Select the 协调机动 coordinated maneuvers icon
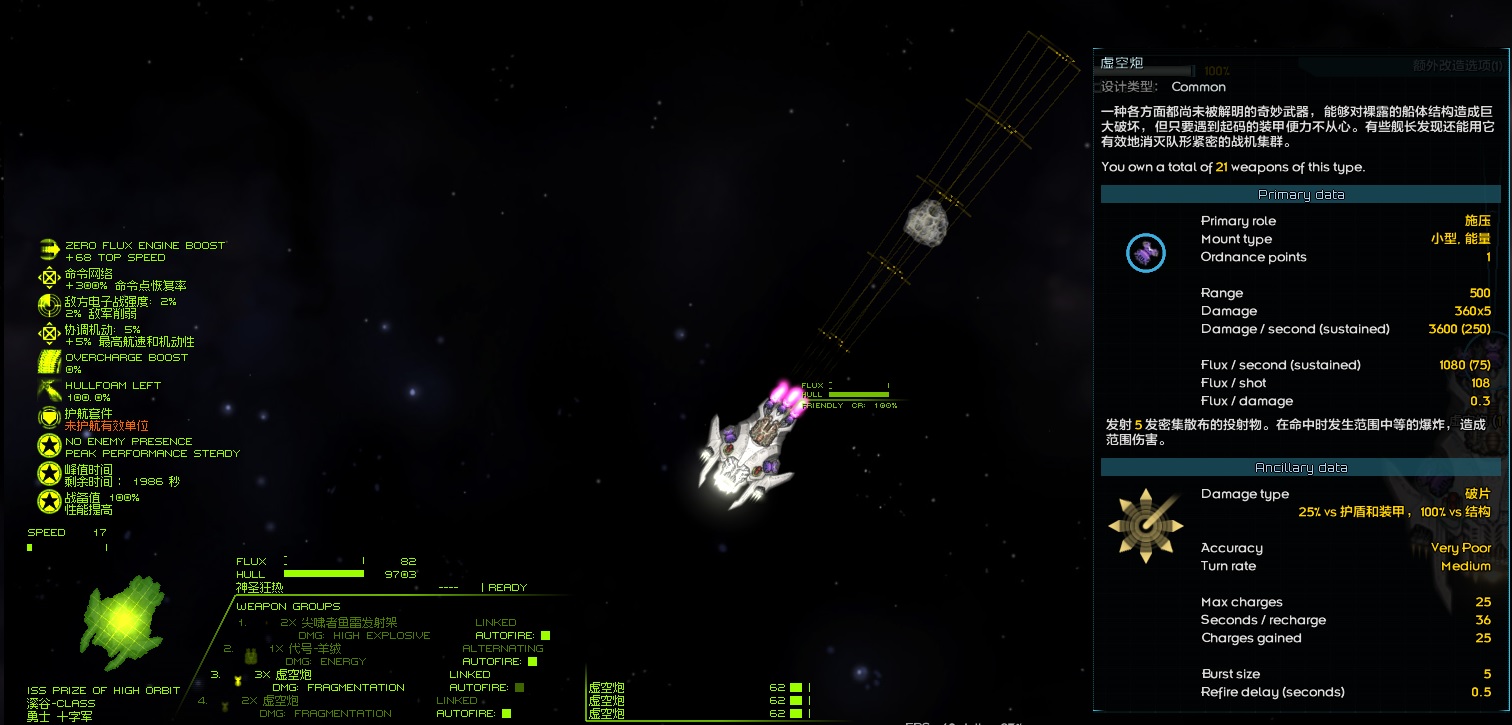 tap(49, 331)
